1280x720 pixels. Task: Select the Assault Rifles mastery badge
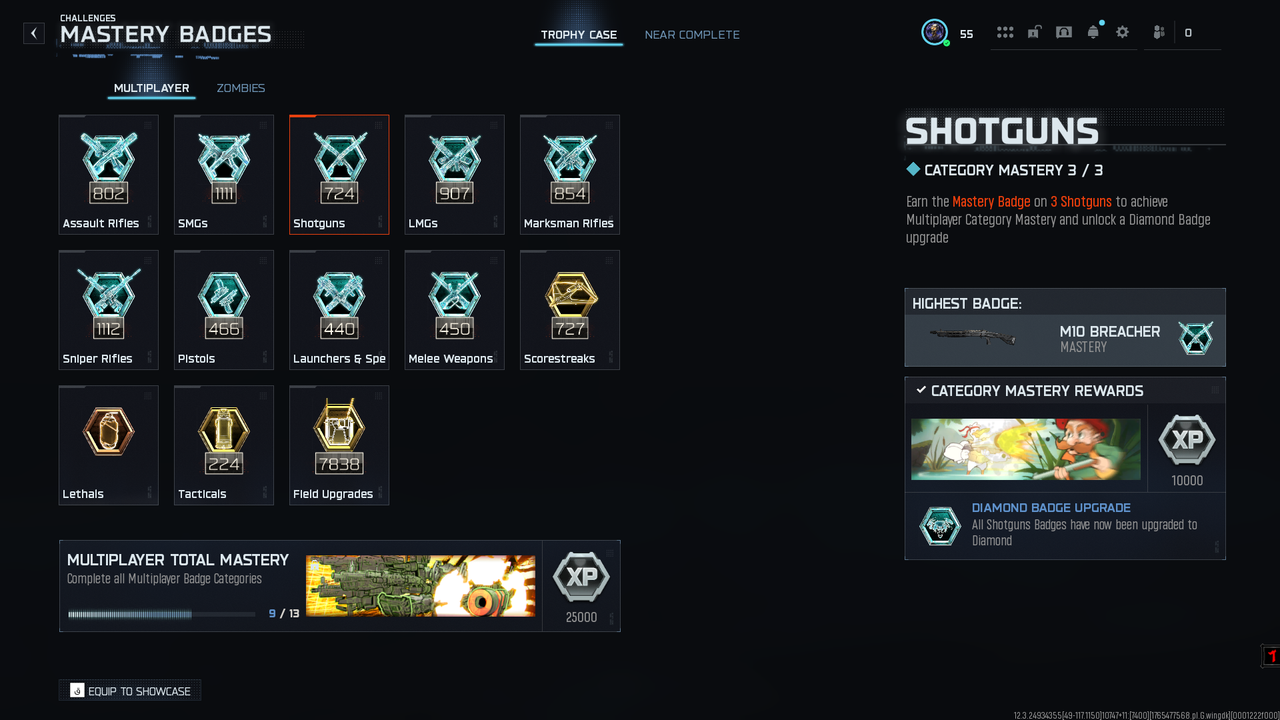pos(108,174)
